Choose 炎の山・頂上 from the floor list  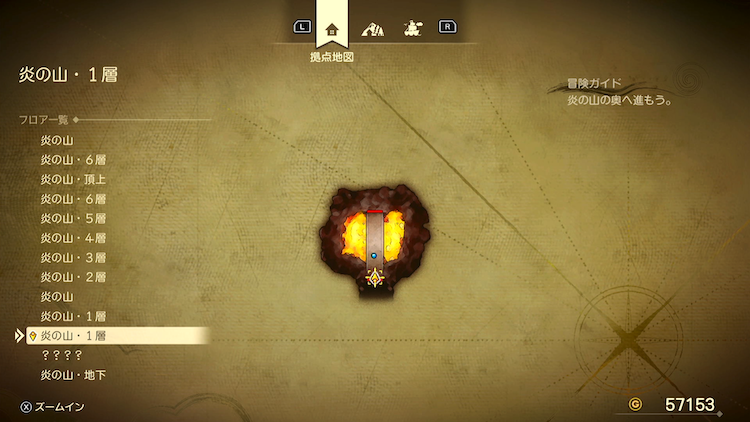[73, 179]
